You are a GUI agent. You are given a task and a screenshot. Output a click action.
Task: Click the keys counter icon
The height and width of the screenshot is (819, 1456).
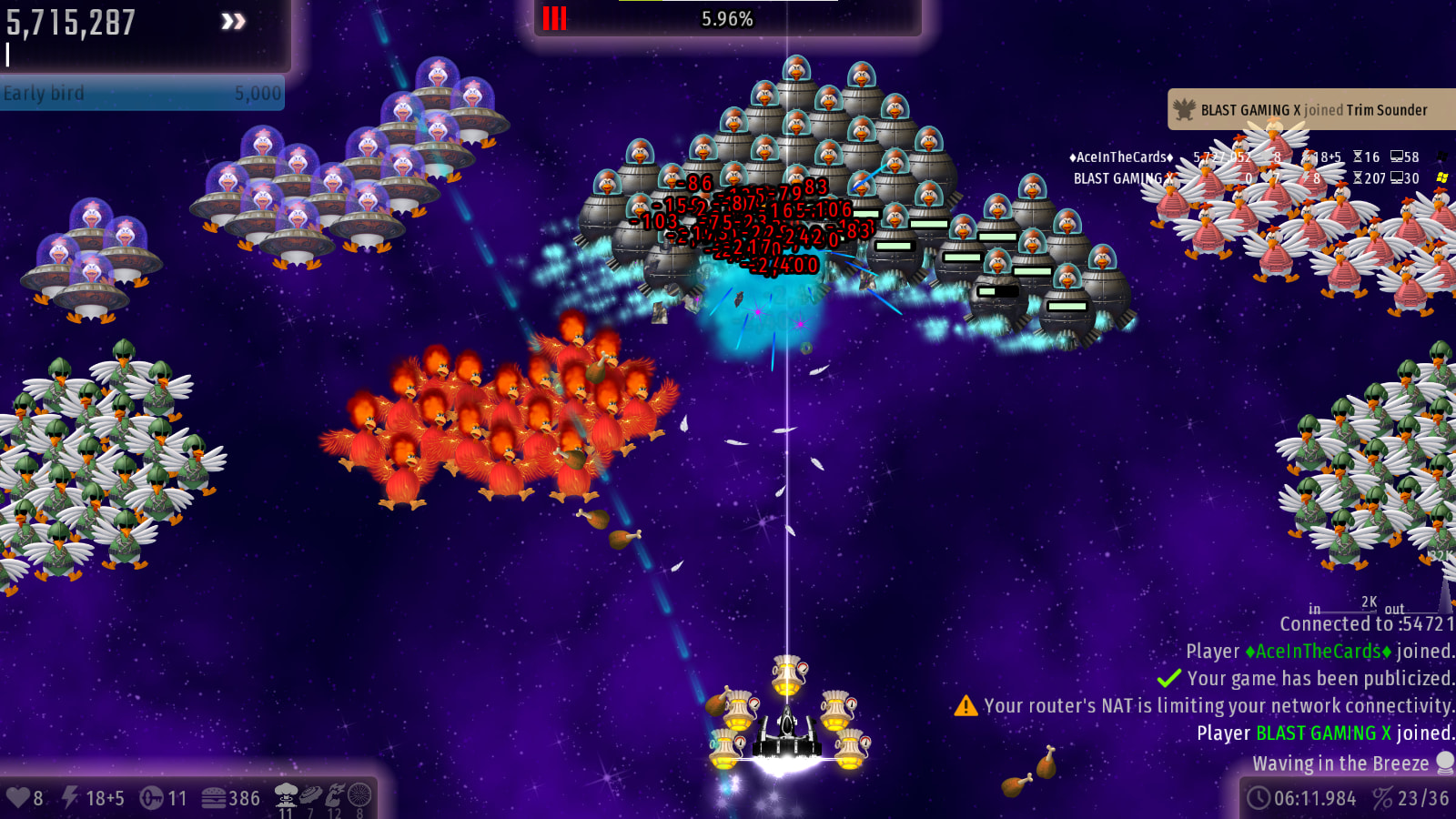pos(151,798)
